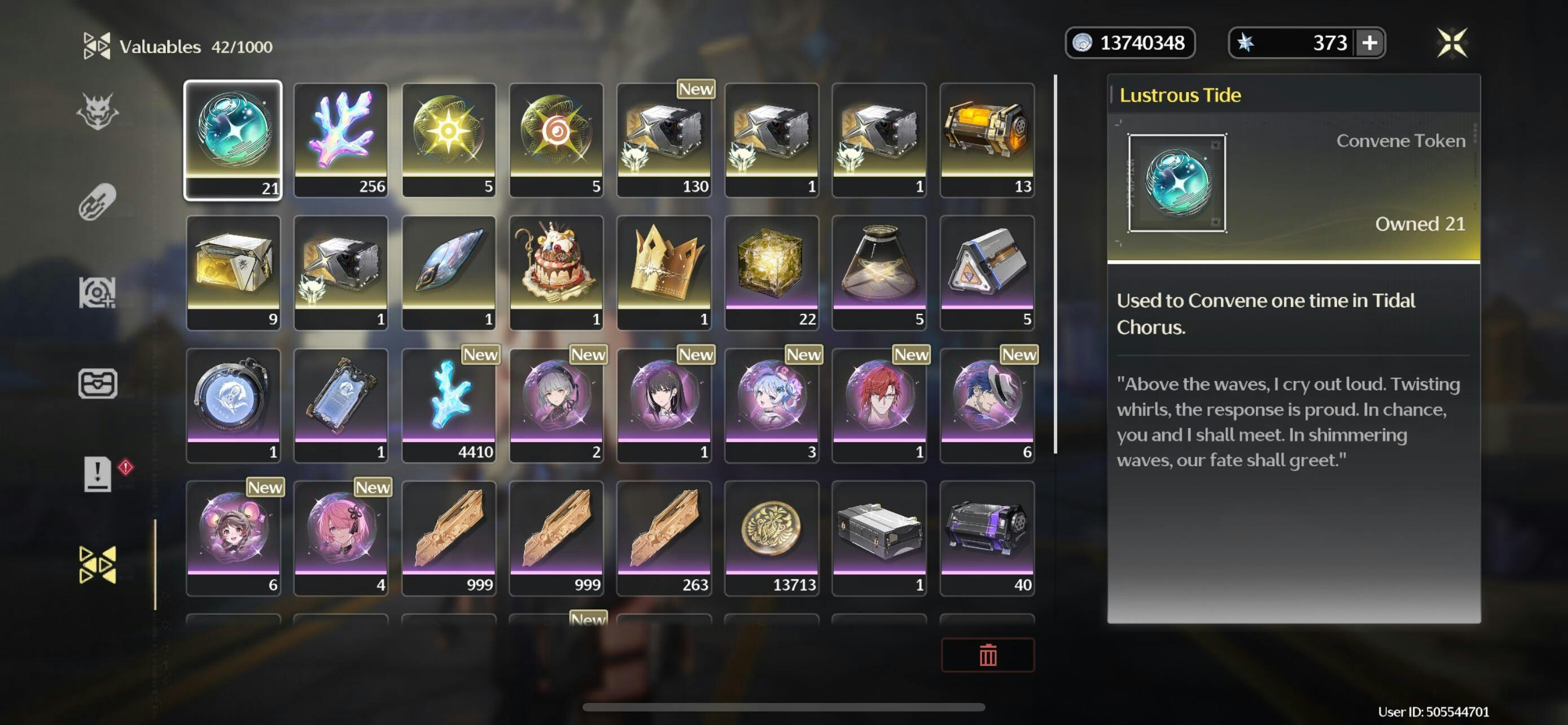Choose the golden supply chest with 13
This screenshot has width=1568, height=725.
point(987,140)
